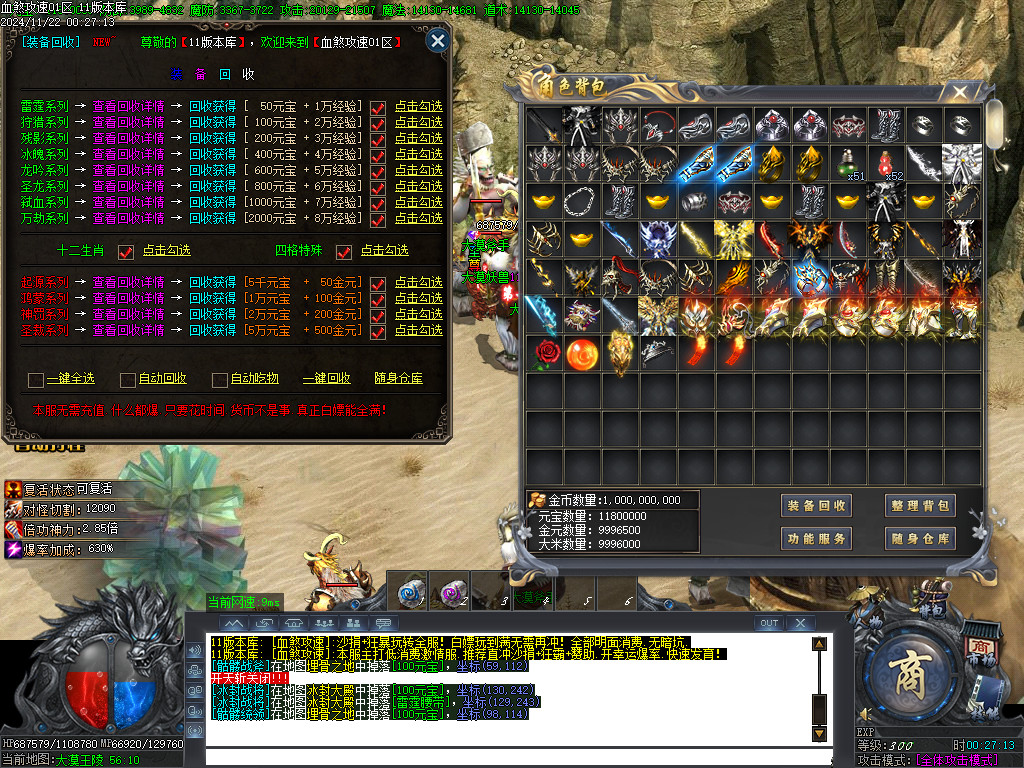This screenshot has height=768, width=1024.
Task: Enable the 自动吃物 checkbox
Action: [220, 379]
